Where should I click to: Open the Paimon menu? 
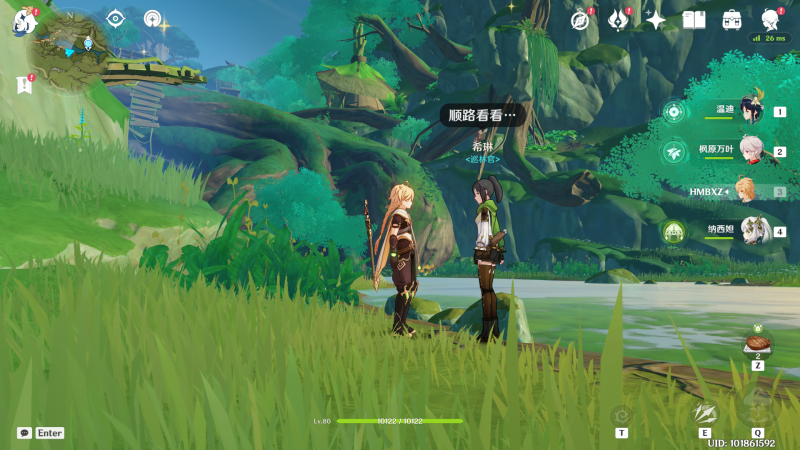(x=22, y=22)
